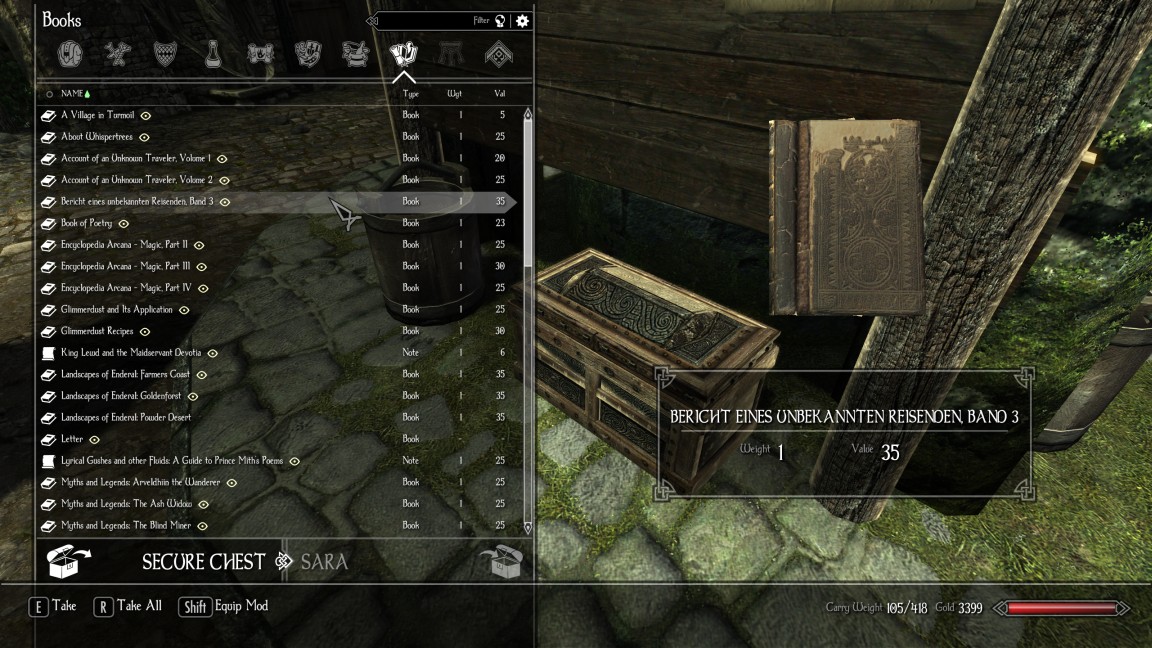
Task: Show the scrolls category
Action: click(x=260, y=54)
